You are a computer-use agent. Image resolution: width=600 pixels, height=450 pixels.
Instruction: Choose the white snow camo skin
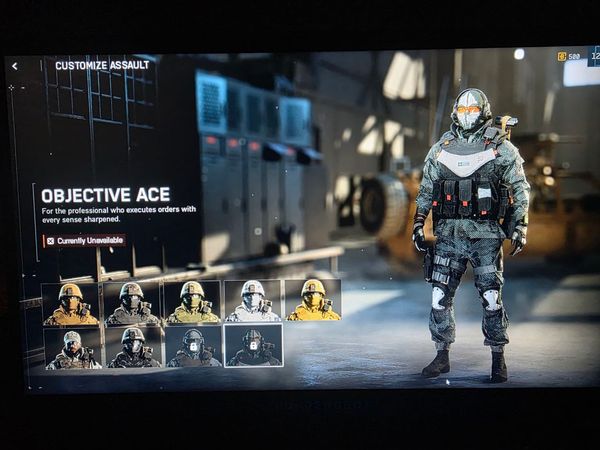(253, 301)
